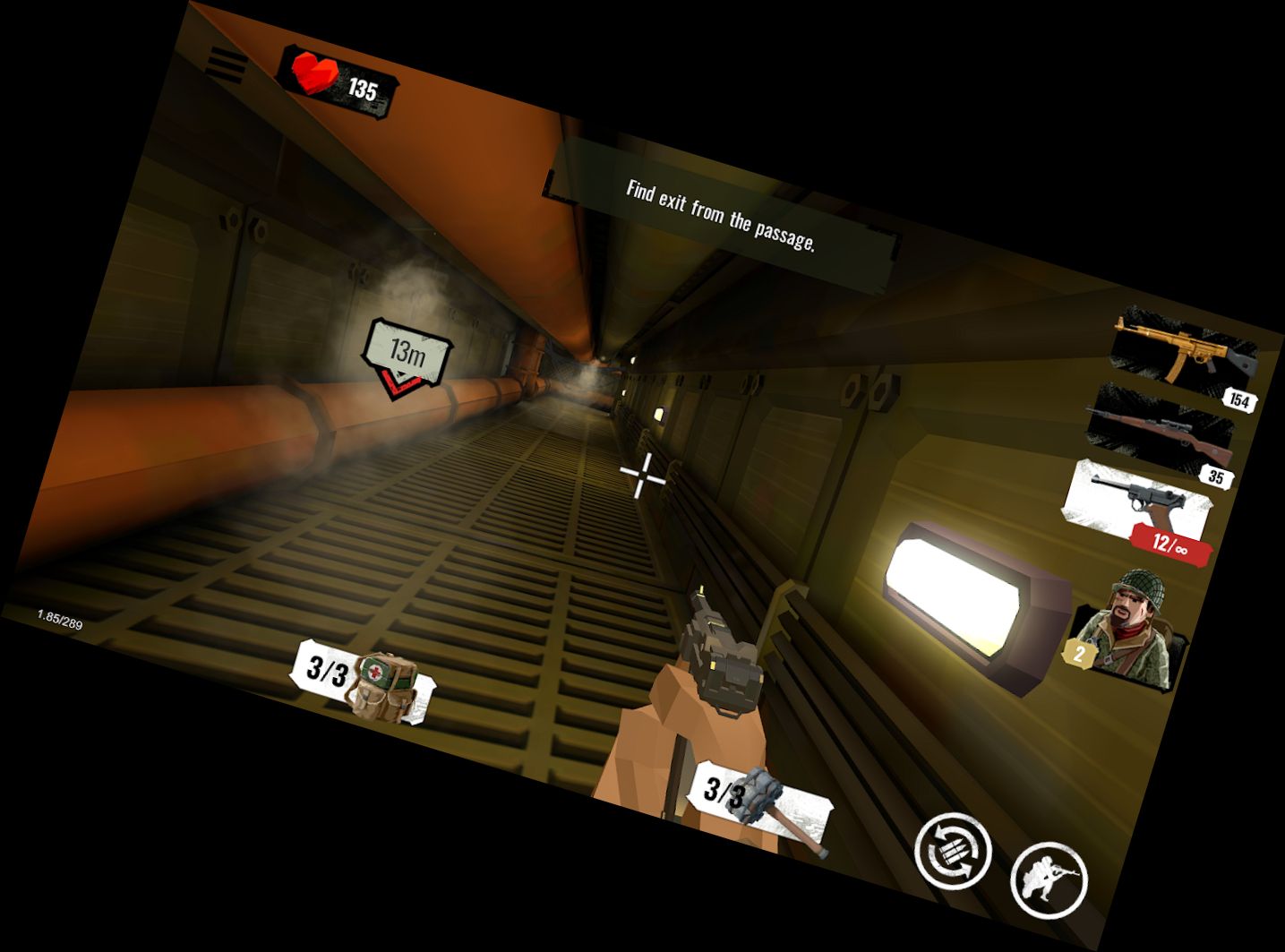Click the 154 ammo counter
The width and height of the screenshot is (1285, 952).
tap(1238, 402)
